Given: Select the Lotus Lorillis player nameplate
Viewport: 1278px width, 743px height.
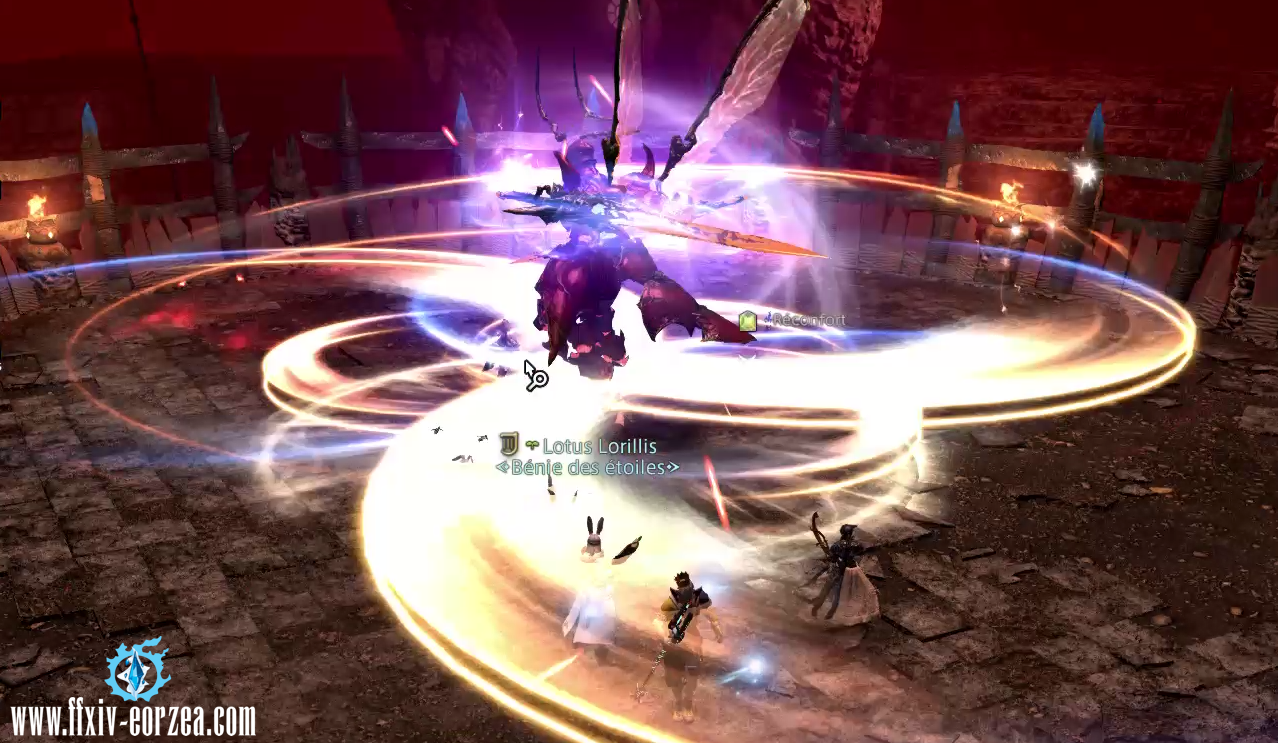Looking at the screenshot, I should coord(598,446).
